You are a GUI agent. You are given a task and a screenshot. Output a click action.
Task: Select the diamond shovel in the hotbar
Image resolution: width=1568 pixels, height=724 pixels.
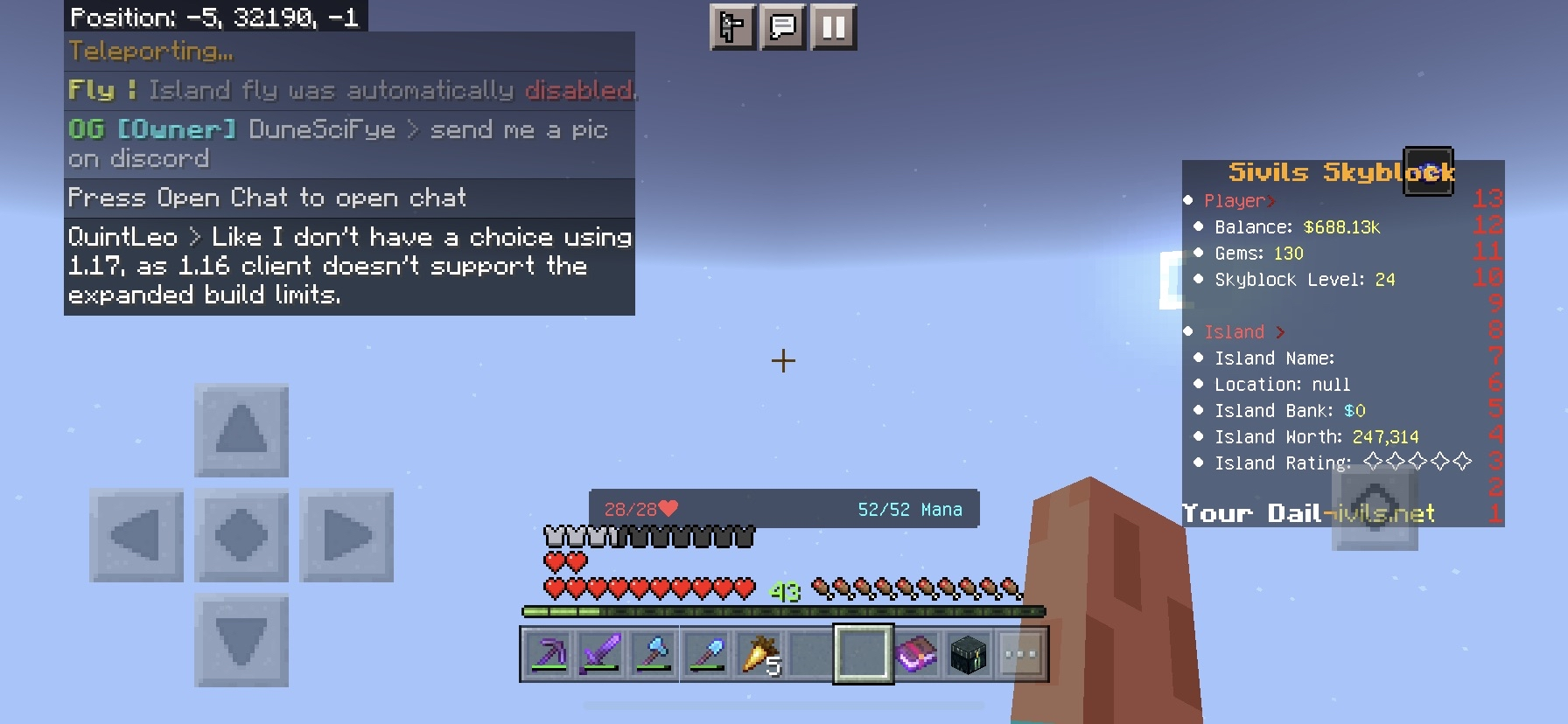point(708,653)
